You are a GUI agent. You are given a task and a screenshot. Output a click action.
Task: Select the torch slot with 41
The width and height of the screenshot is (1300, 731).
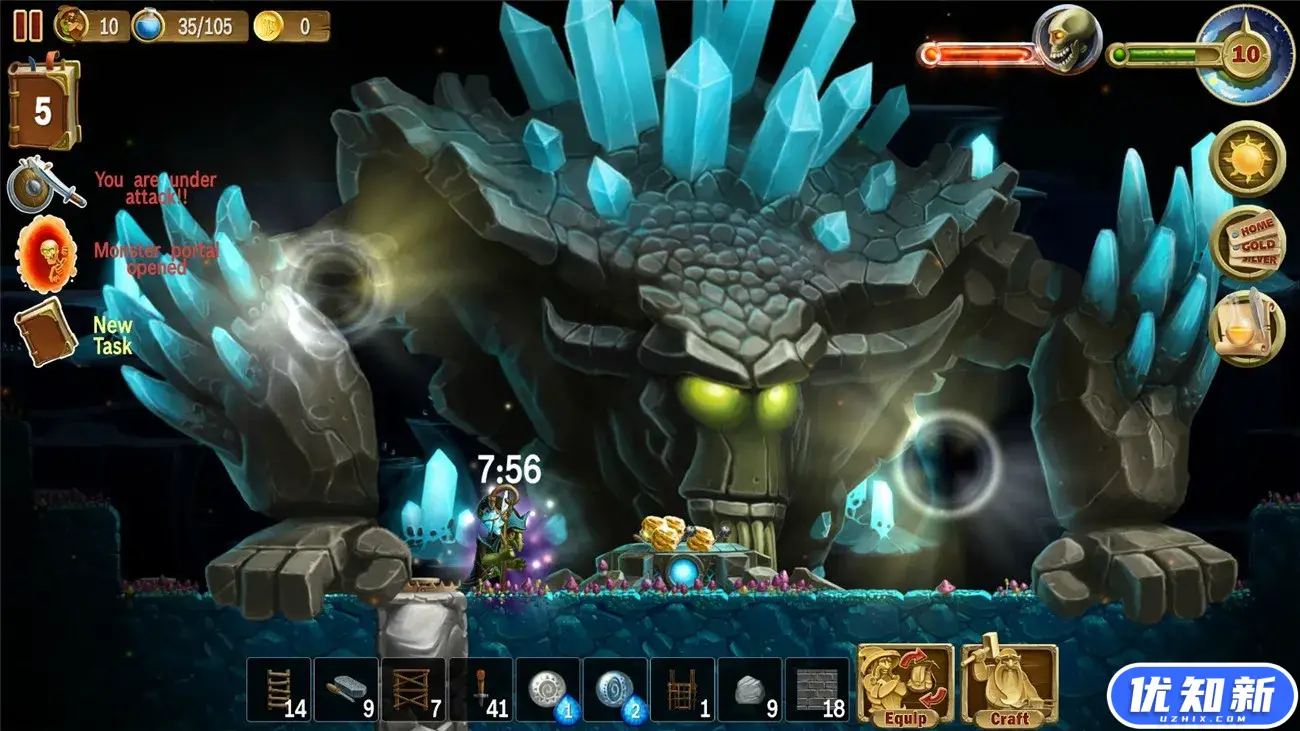(481, 689)
